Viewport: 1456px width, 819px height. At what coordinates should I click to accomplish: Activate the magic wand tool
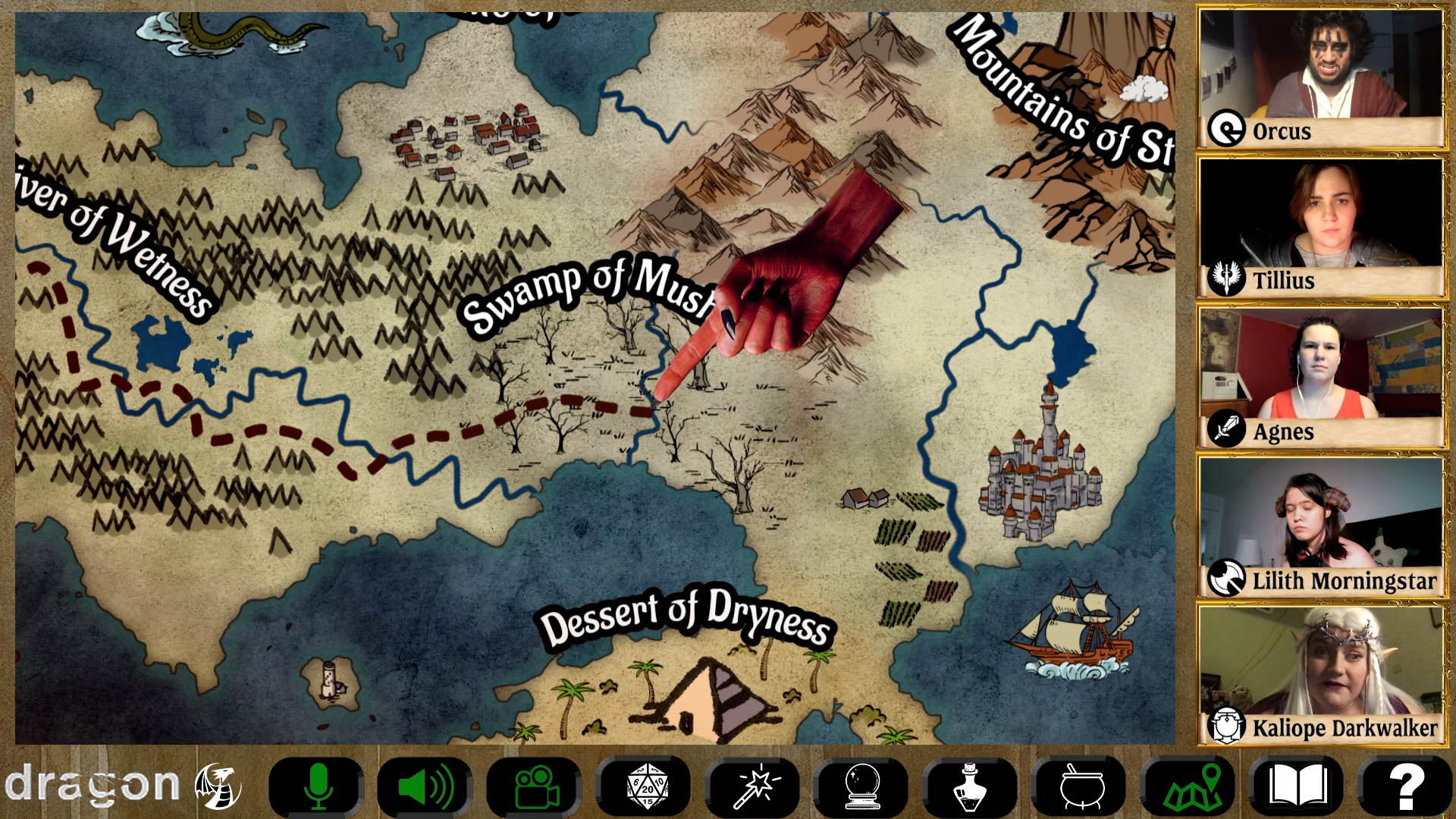754,786
